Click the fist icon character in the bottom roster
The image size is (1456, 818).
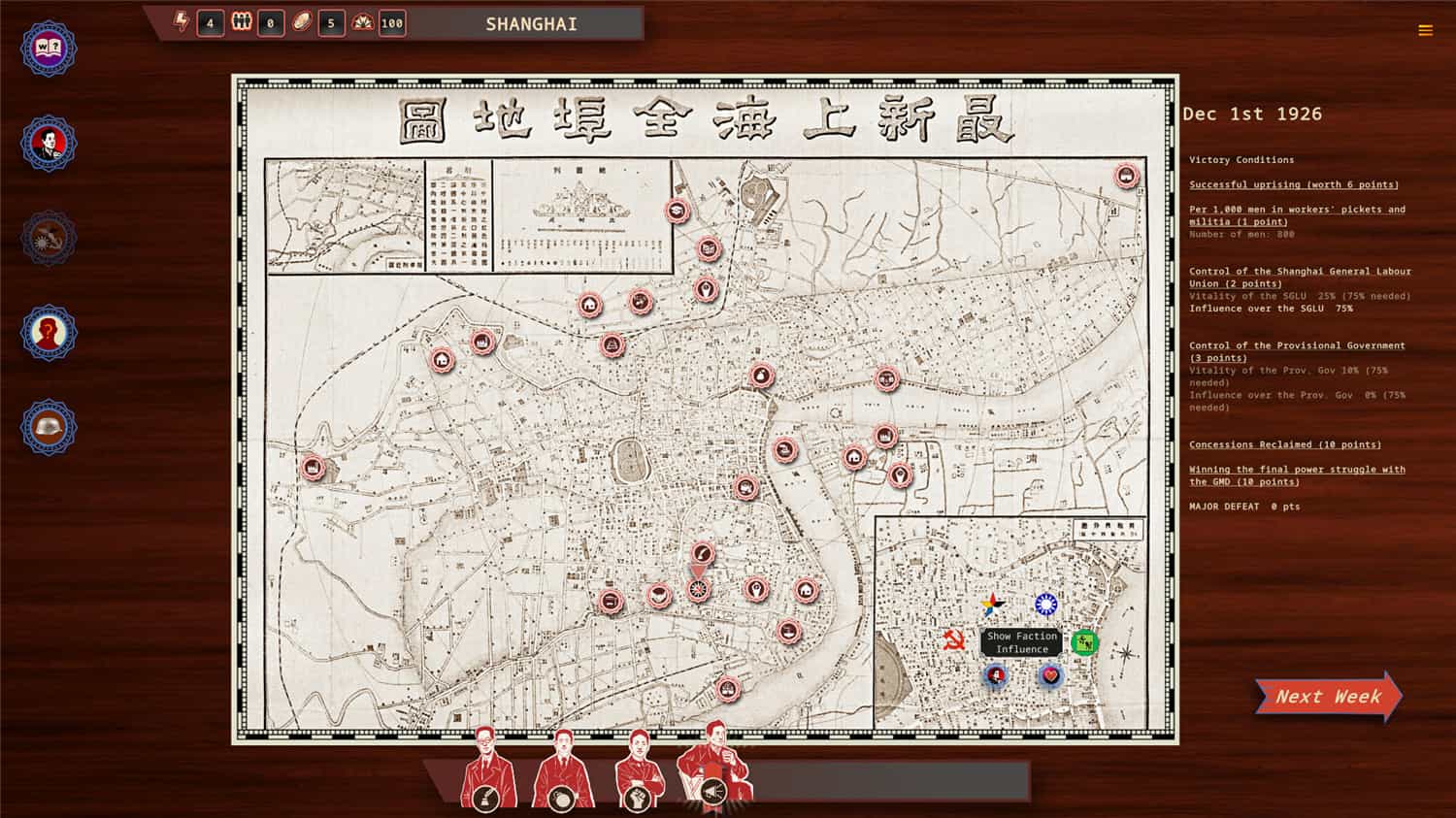pos(637,796)
